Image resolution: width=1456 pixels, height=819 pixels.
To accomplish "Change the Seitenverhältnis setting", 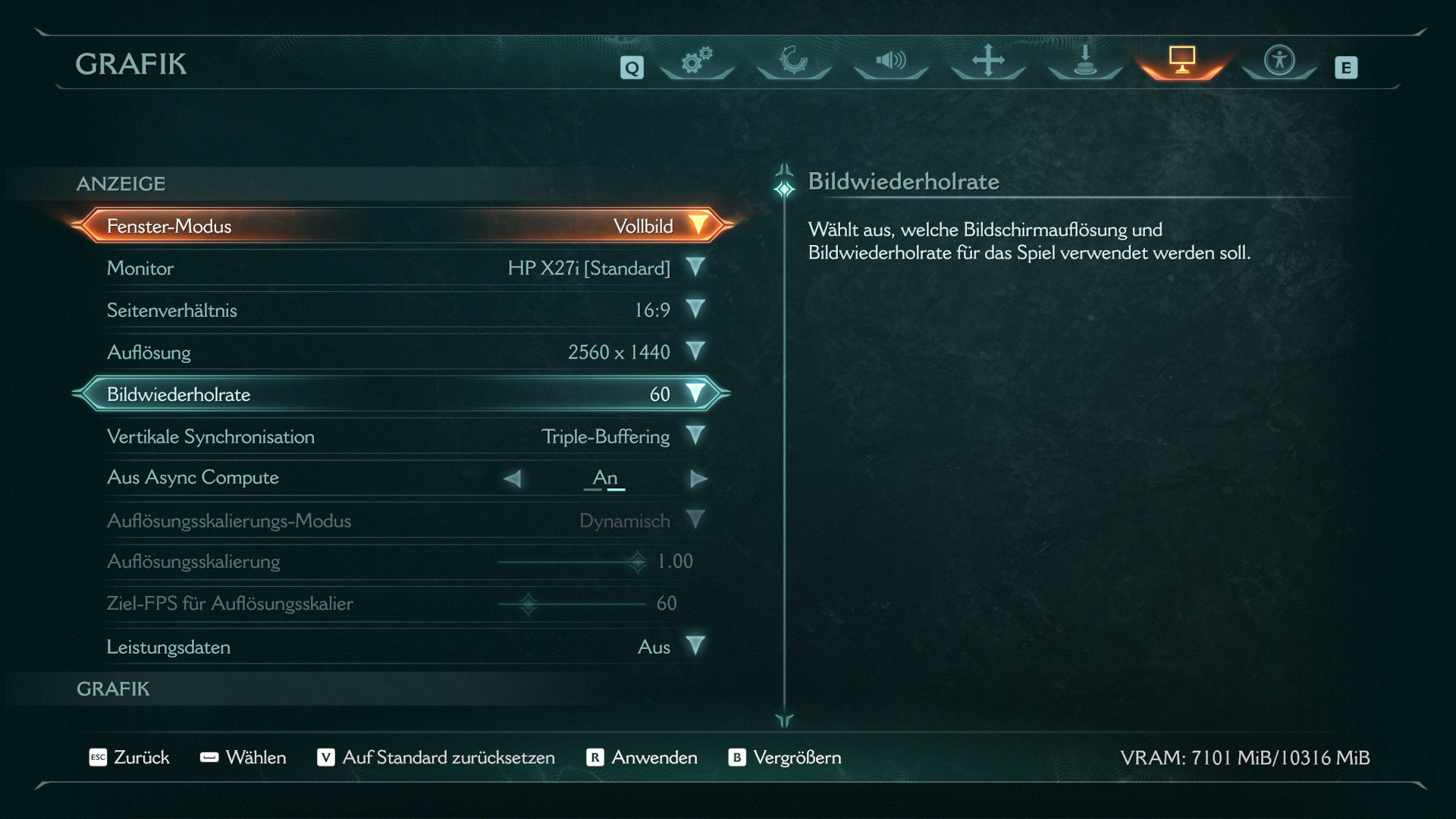I will point(695,309).
